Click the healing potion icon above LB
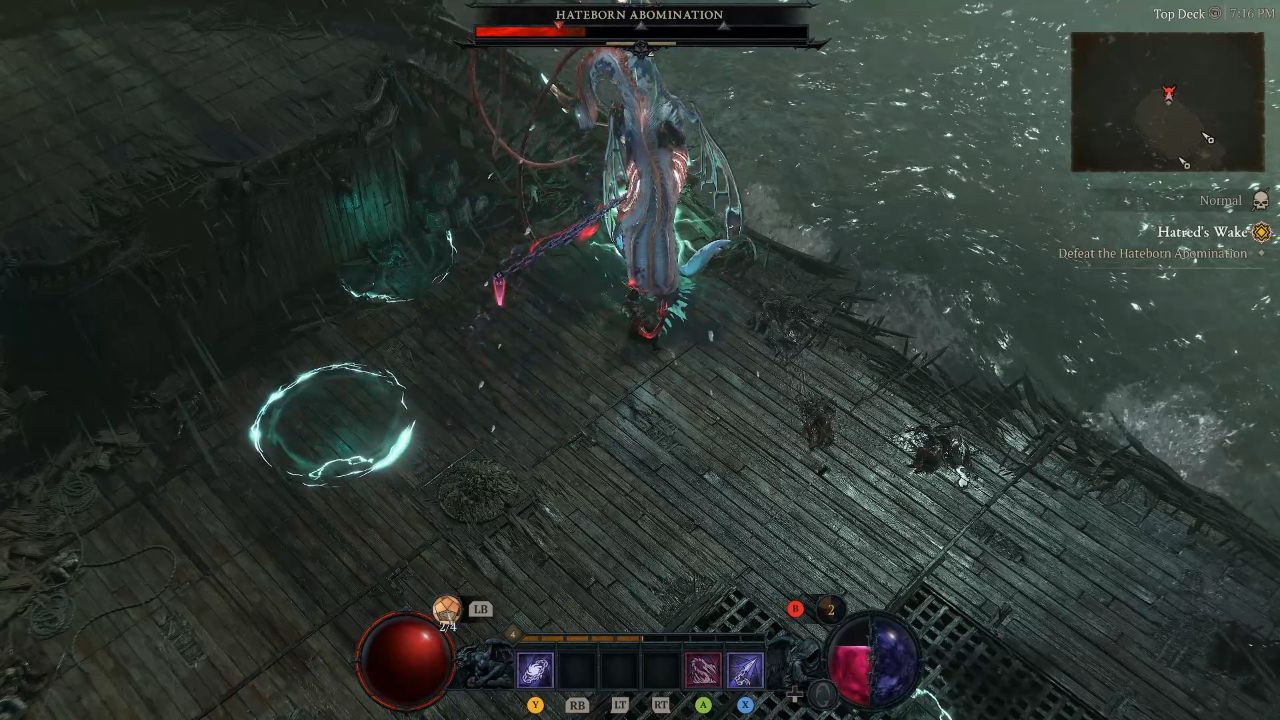1280x720 pixels. [x=447, y=609]
